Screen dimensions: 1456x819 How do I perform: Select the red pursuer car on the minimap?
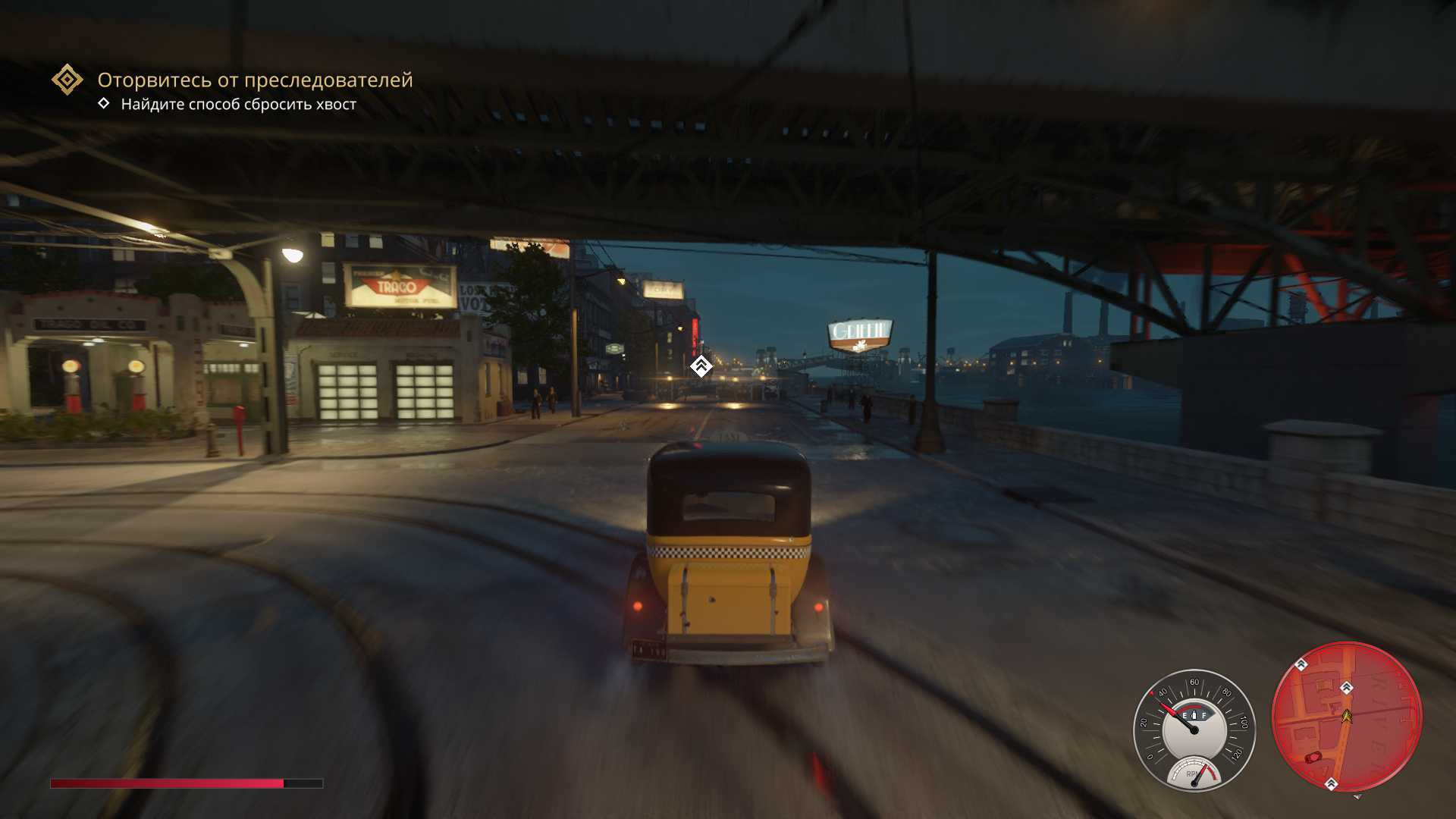(1313, 757)
